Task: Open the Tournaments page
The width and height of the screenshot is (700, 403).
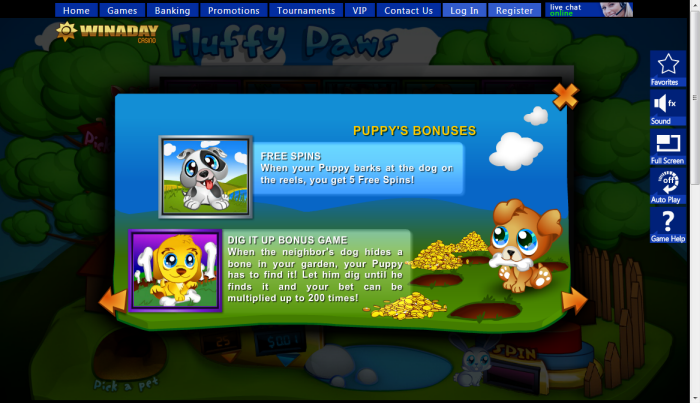Action: [306, 11]
